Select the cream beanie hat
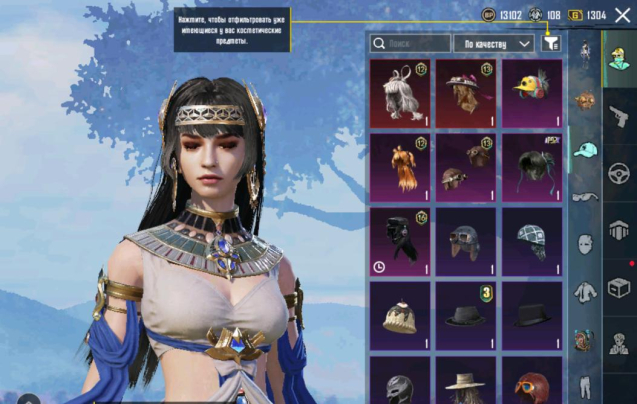Image resolution: width=637 pixels, height=404 pixels. (400, 315)
